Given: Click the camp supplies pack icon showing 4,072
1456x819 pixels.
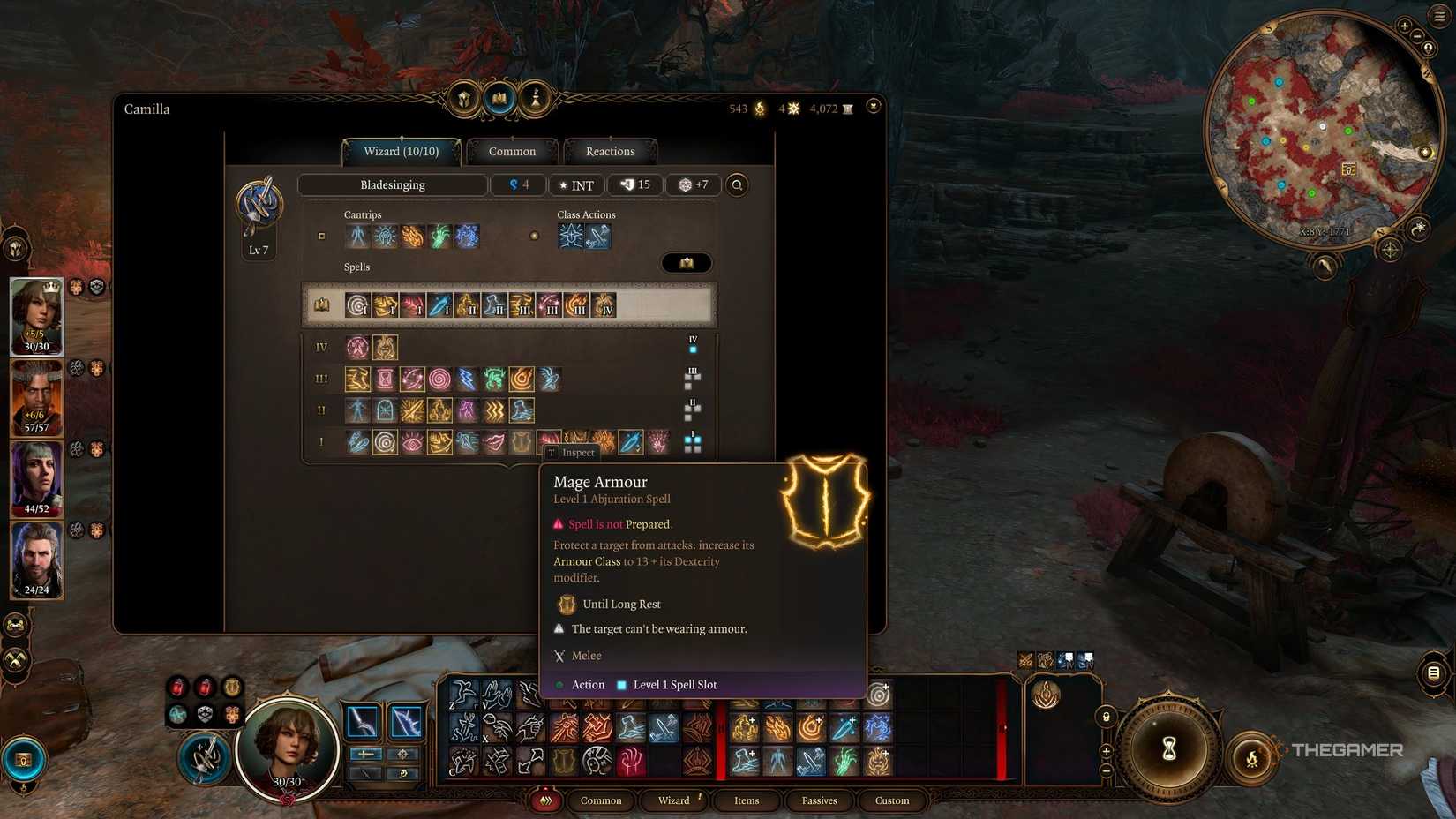Looking at the screenshot, I should 845,108.
